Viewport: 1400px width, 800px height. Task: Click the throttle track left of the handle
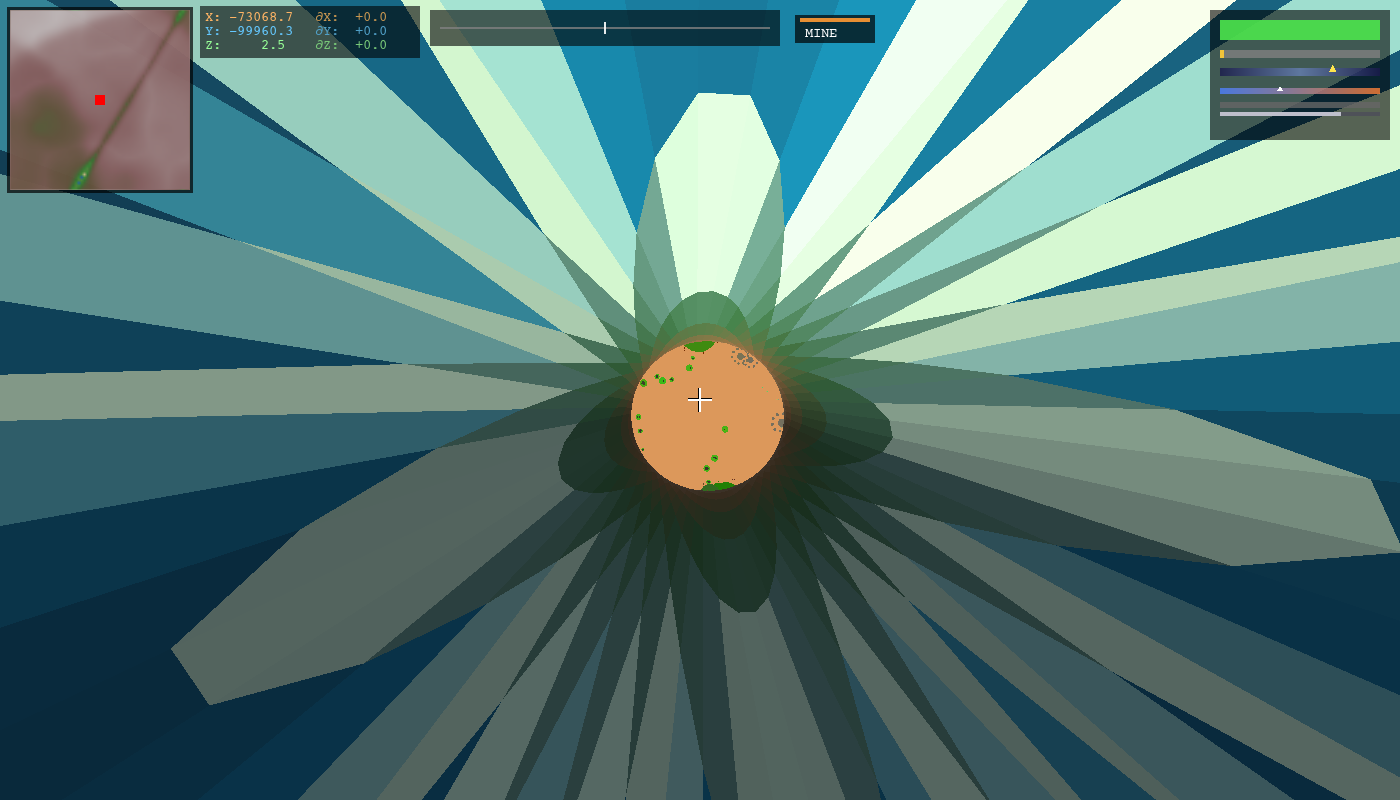pyautogui.click(x=510, y=28)
